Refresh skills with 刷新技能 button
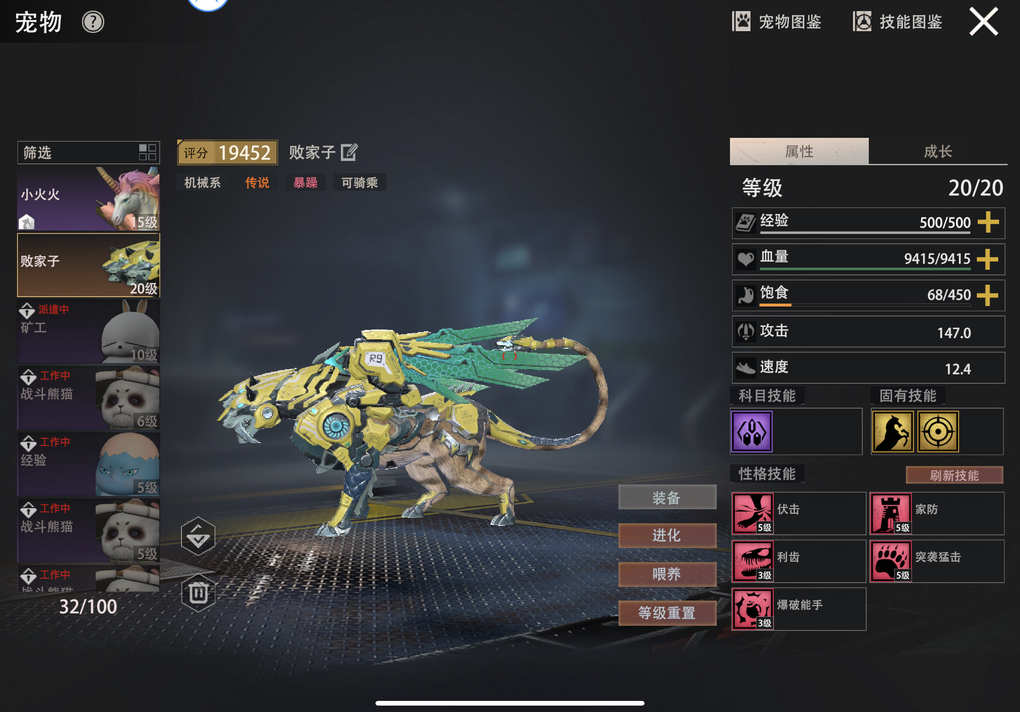 pyautogui.click(x=954, y=475)
